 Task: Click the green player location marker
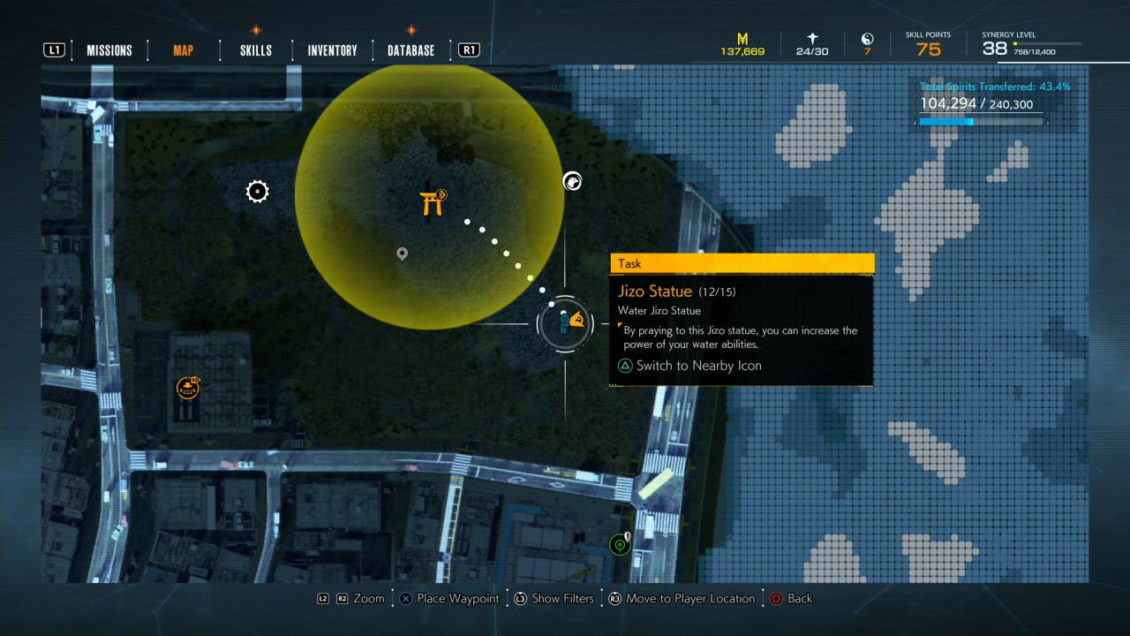tap(619, 544)
